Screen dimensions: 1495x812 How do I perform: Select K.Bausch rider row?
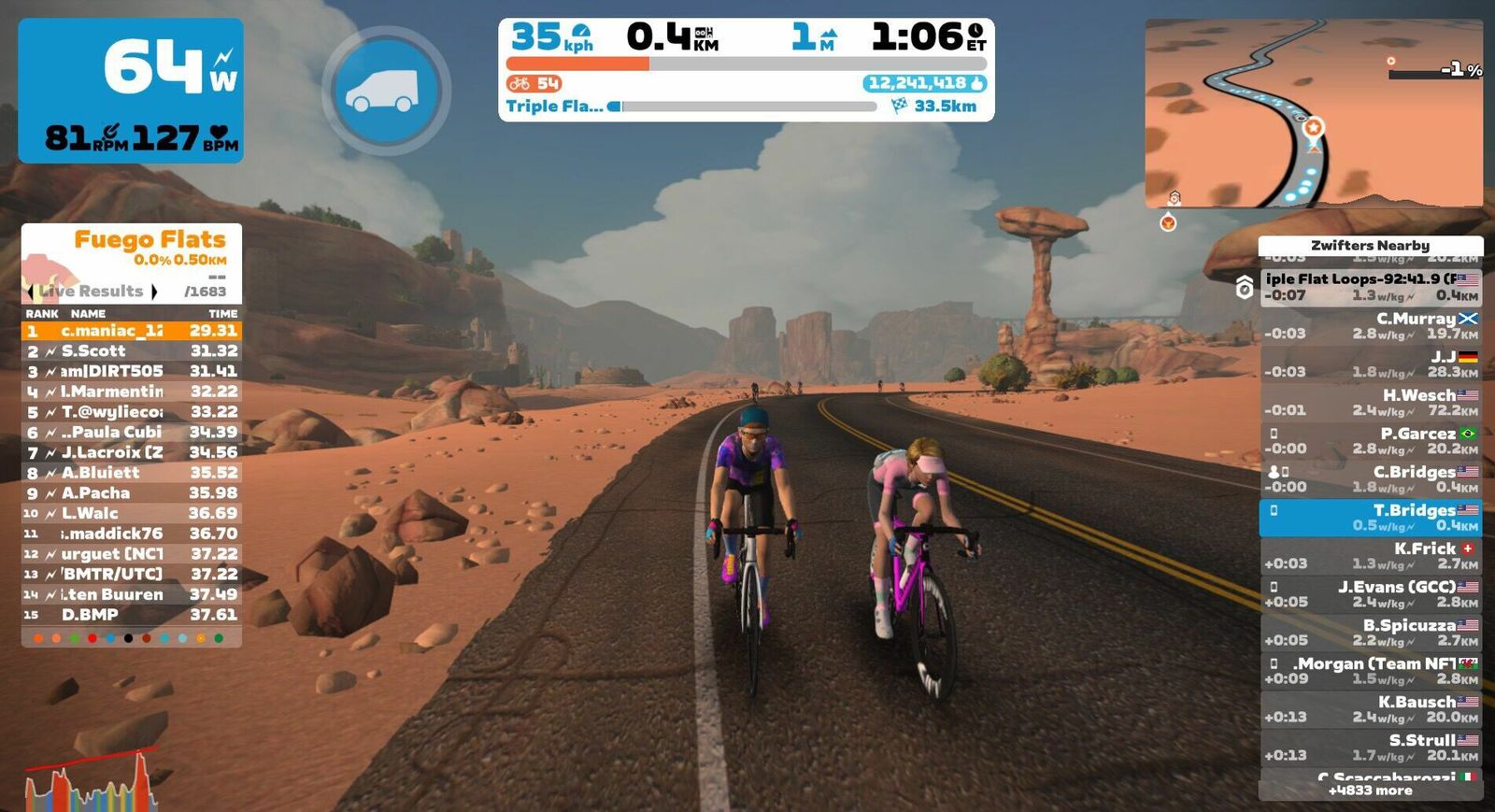coord(1370,709)
